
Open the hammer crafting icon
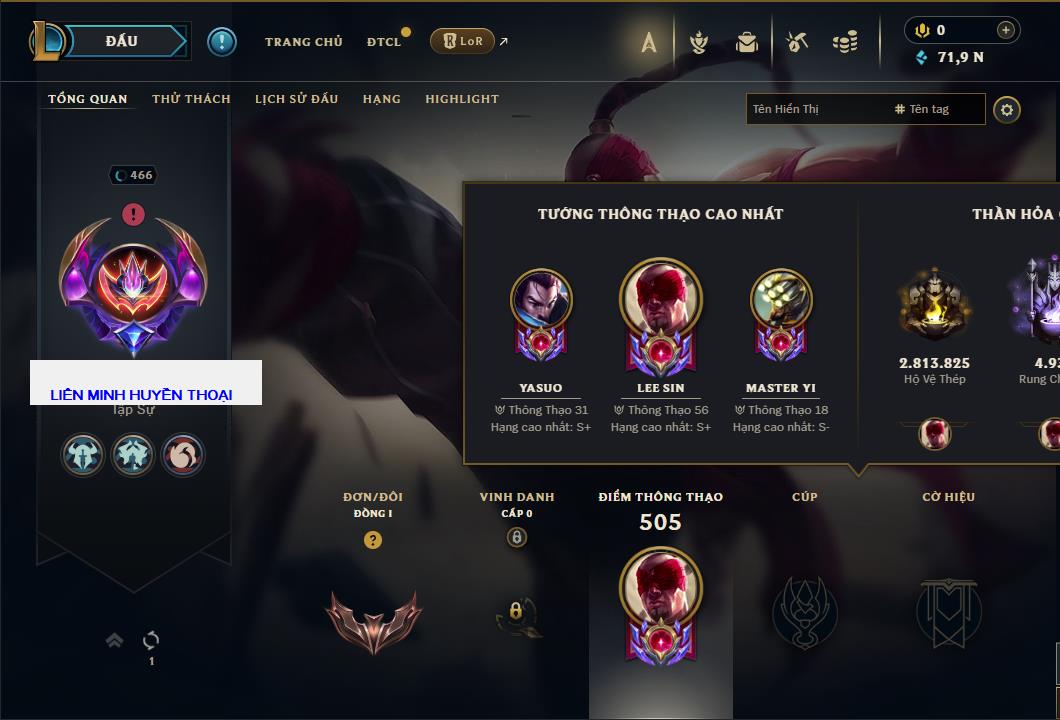pos(797,42)
